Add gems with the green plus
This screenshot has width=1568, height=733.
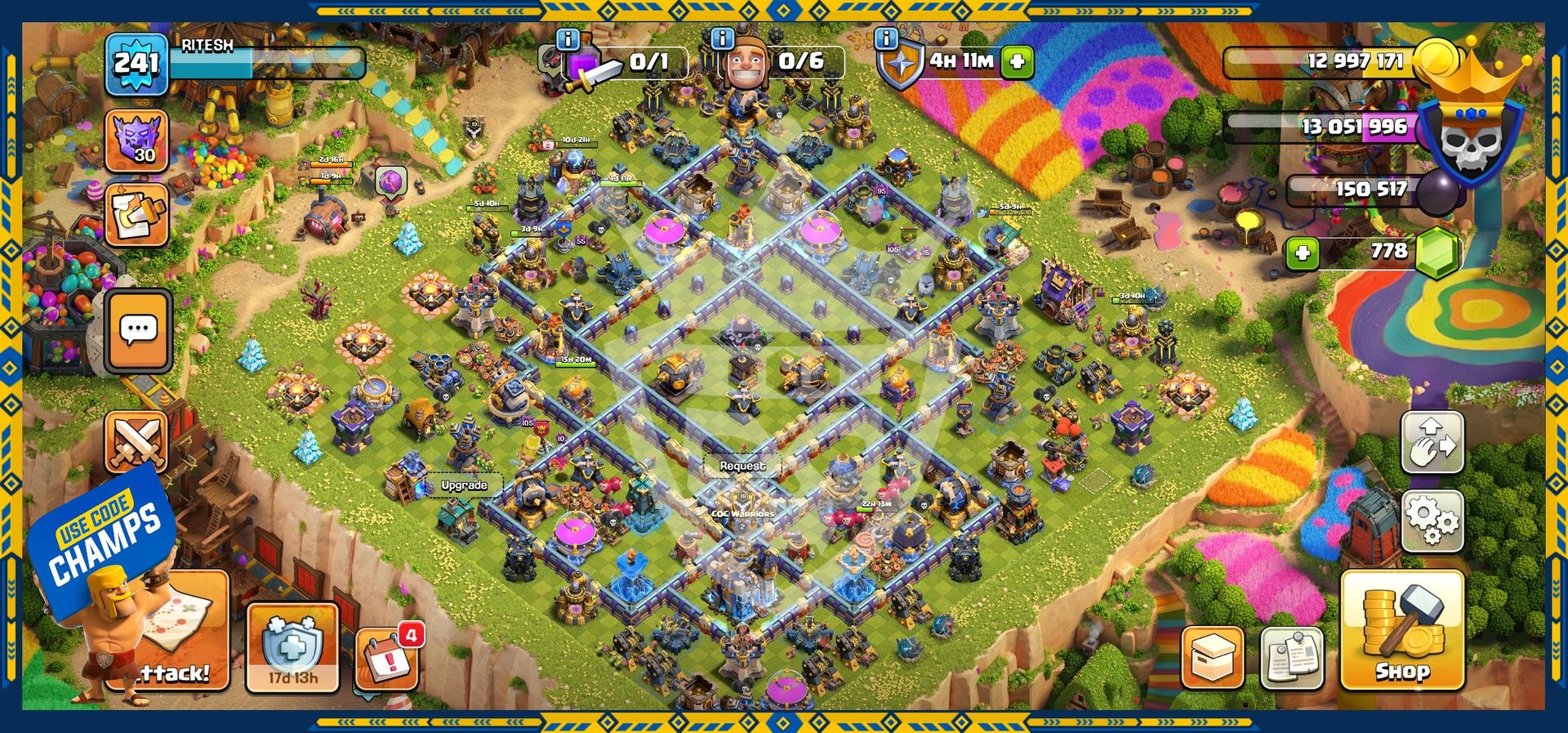(1303, 253)
